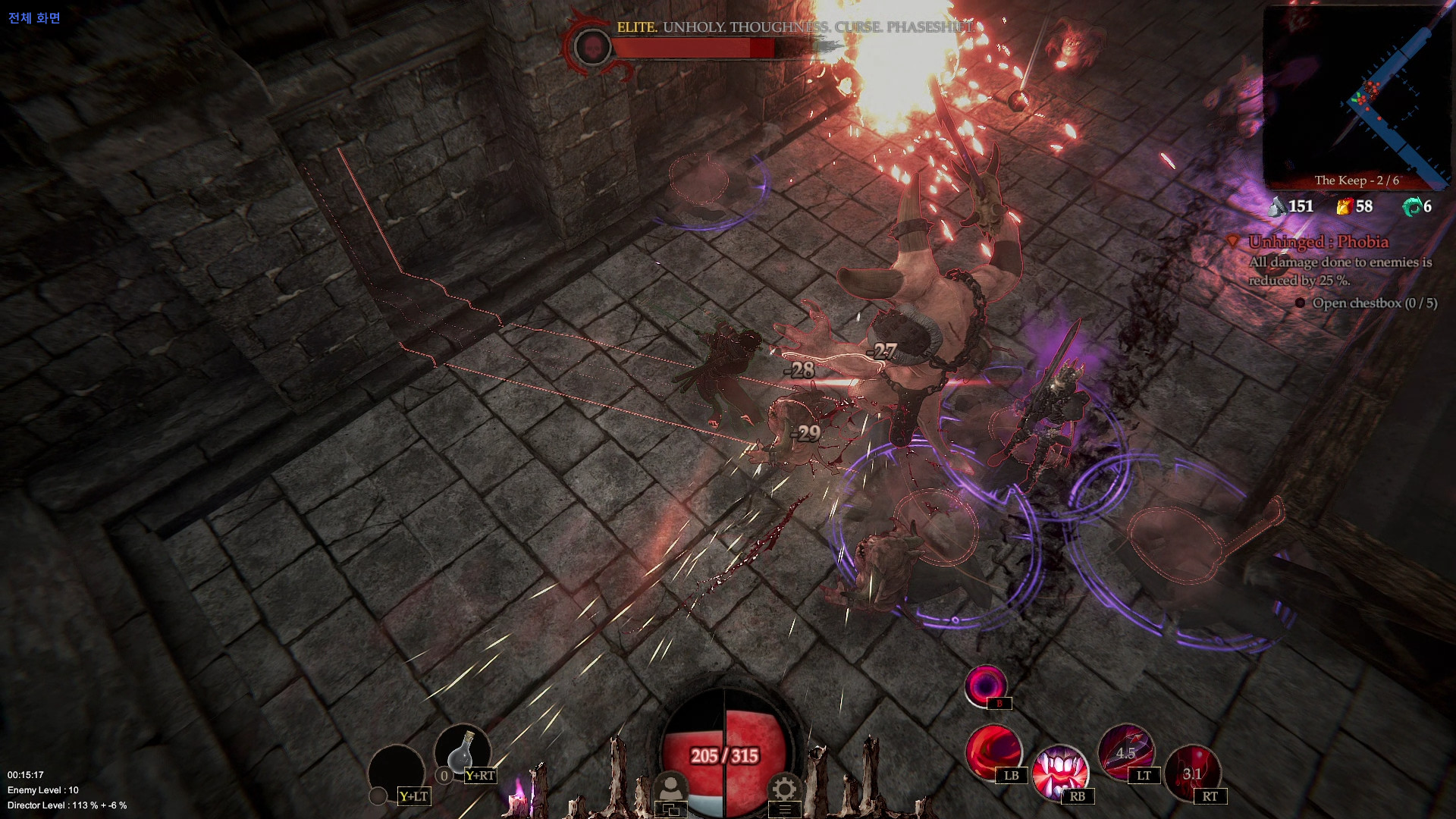Click the gem currency icon showing 58
This screenshot has height=819, width=1456.
1345,205
